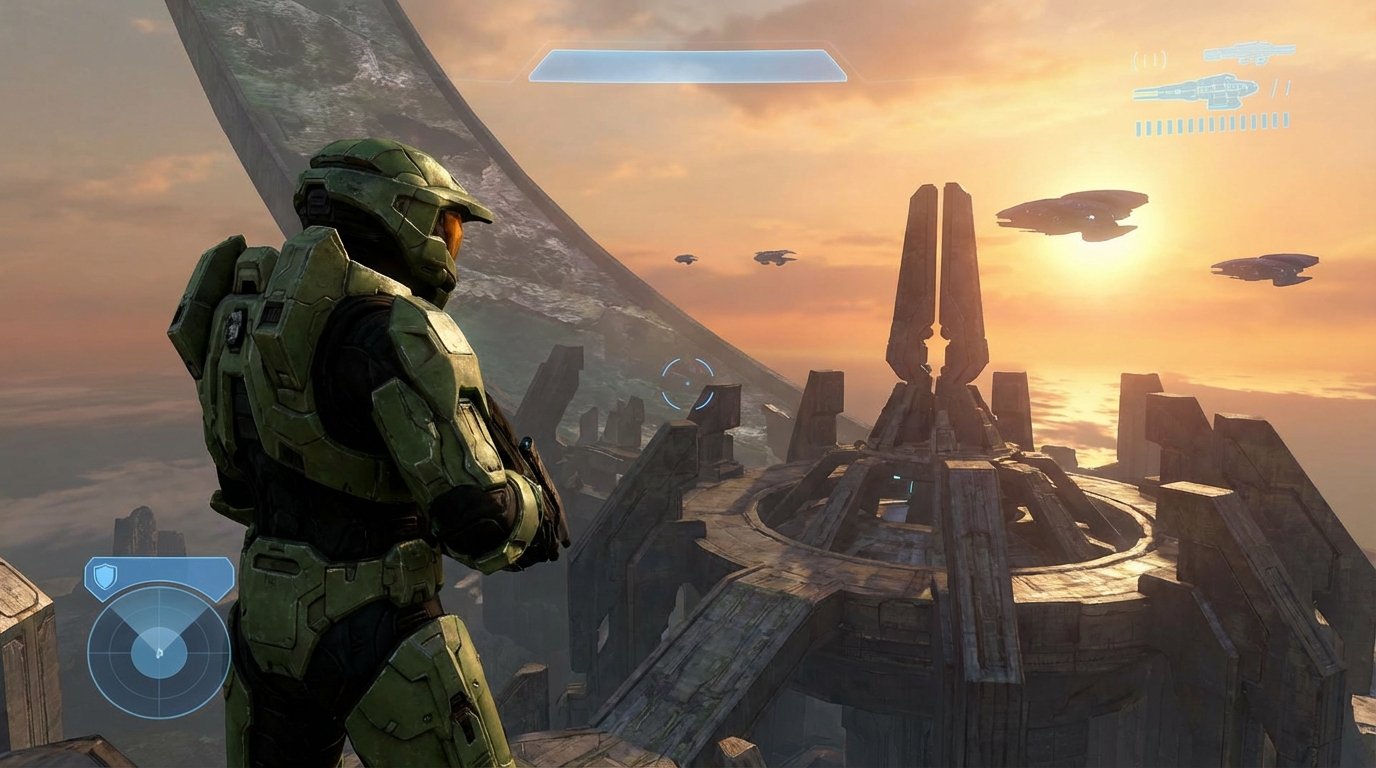Click the leftmost grenade slash marker
The image size is (1376, 768).
1273,88
